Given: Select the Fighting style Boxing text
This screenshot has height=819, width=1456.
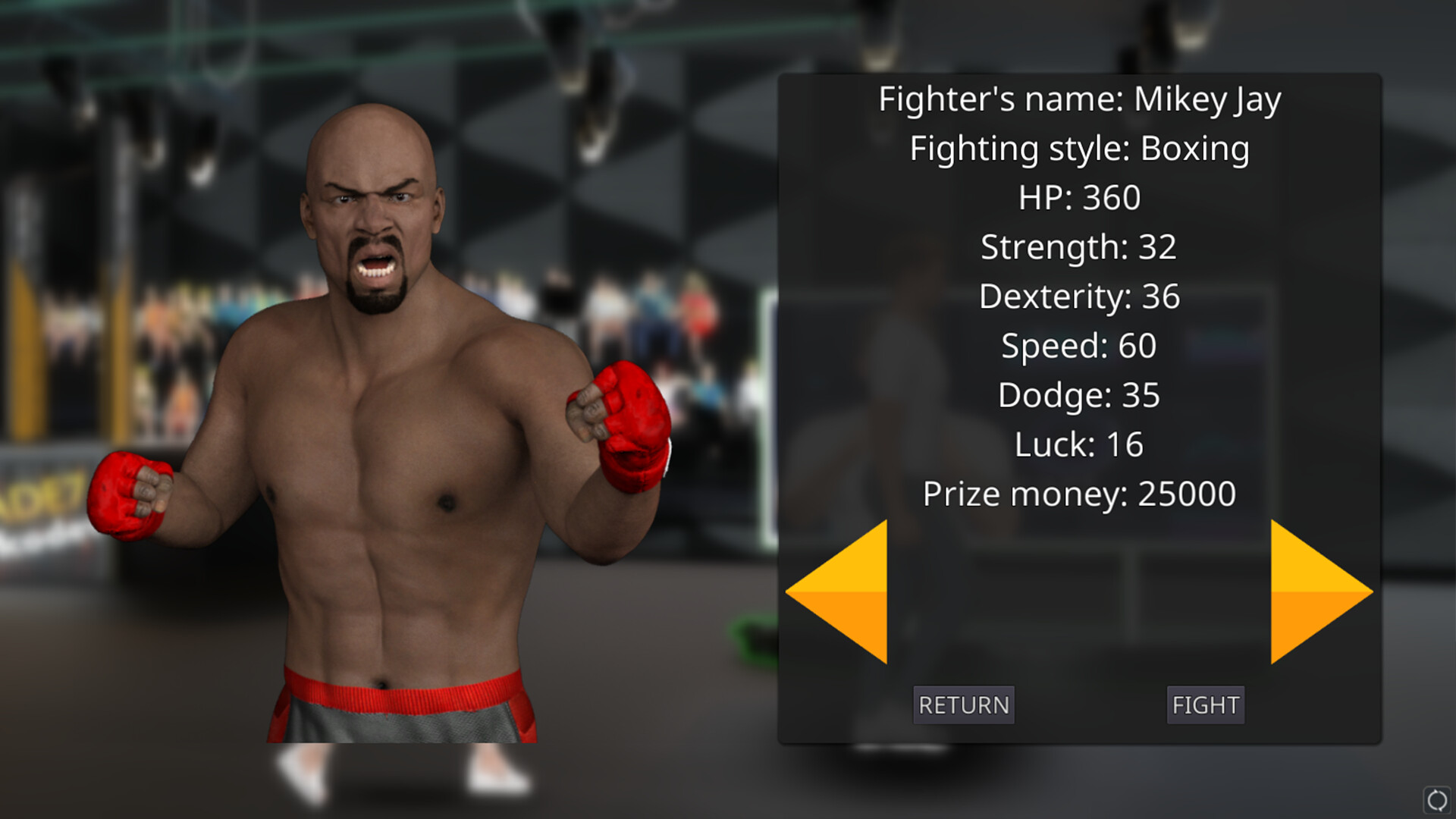Looking at the screenshot, I should click(x=1080, y=148).
